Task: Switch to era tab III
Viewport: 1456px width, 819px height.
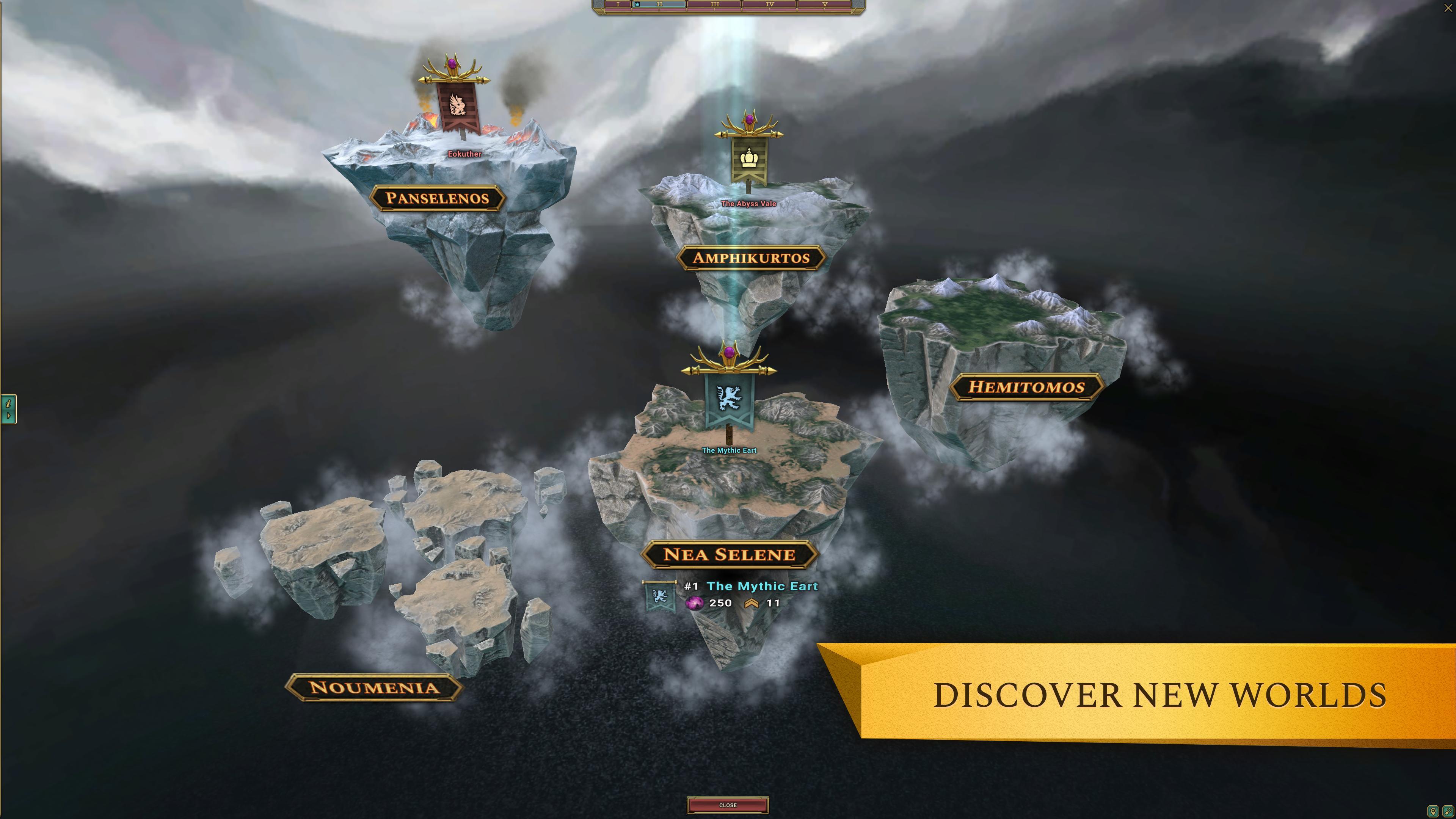Action: coord(714,5)
